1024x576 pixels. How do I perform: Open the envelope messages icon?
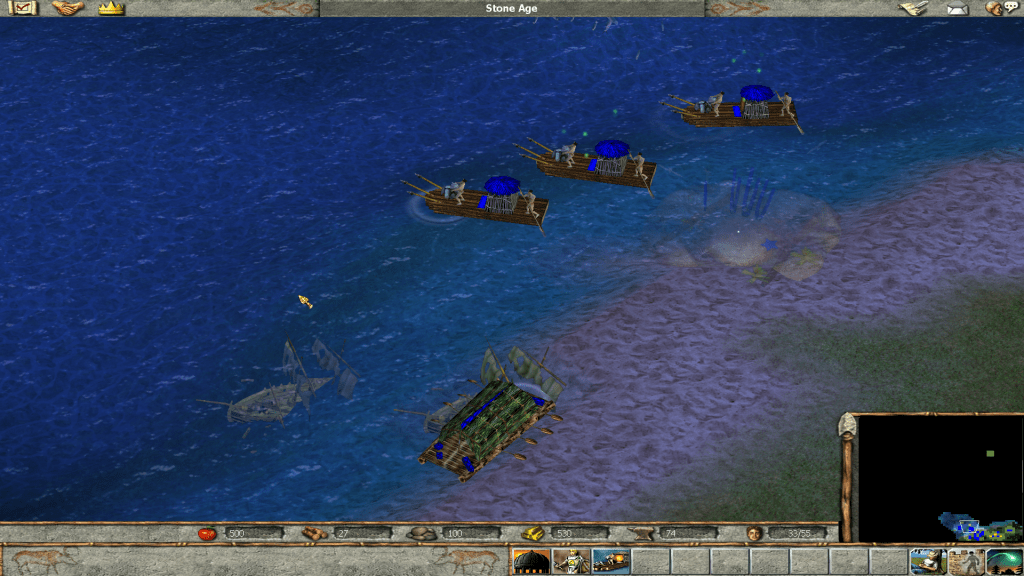coord(958,9)
